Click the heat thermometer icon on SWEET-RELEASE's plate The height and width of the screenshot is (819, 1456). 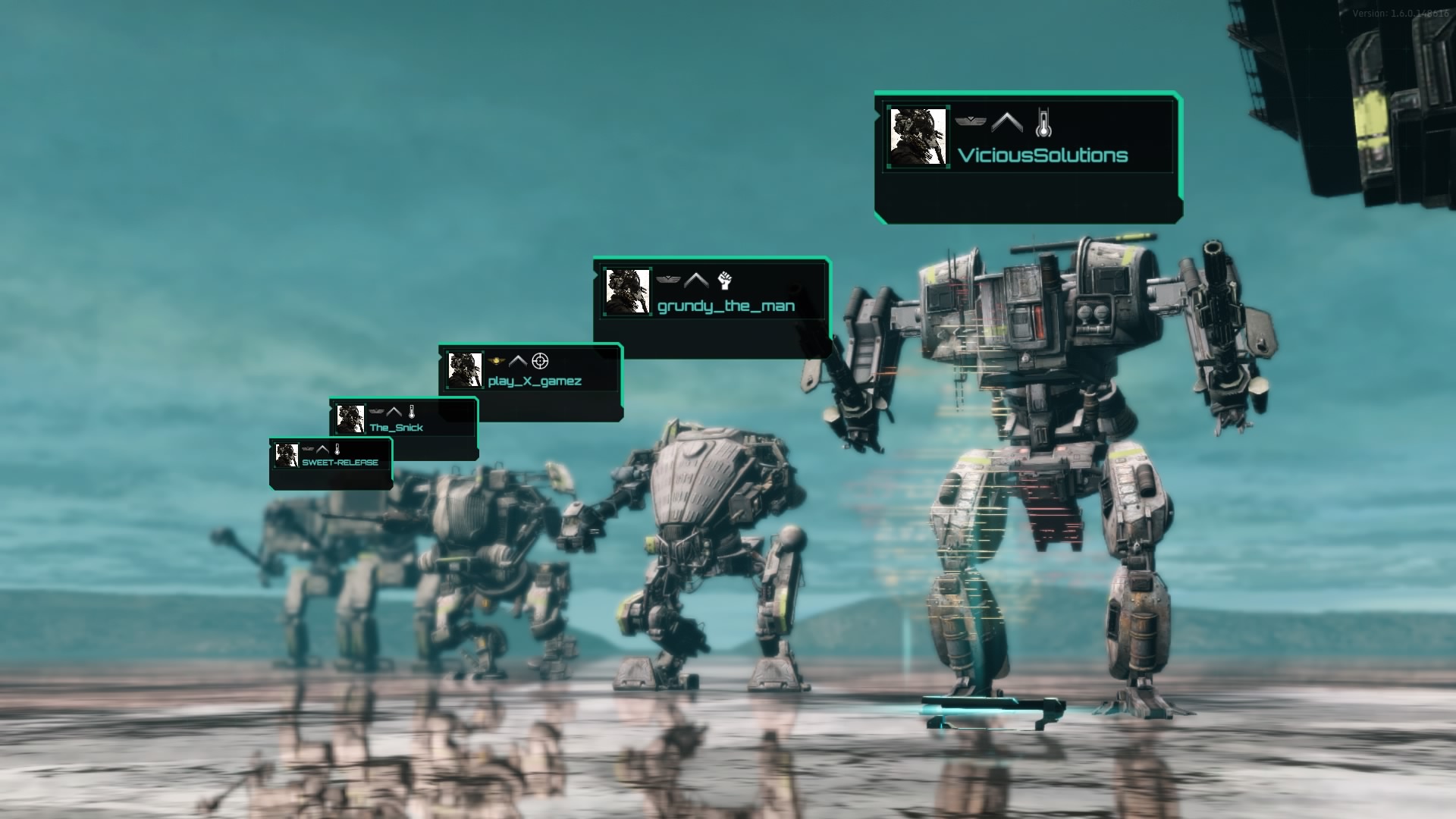337,448
